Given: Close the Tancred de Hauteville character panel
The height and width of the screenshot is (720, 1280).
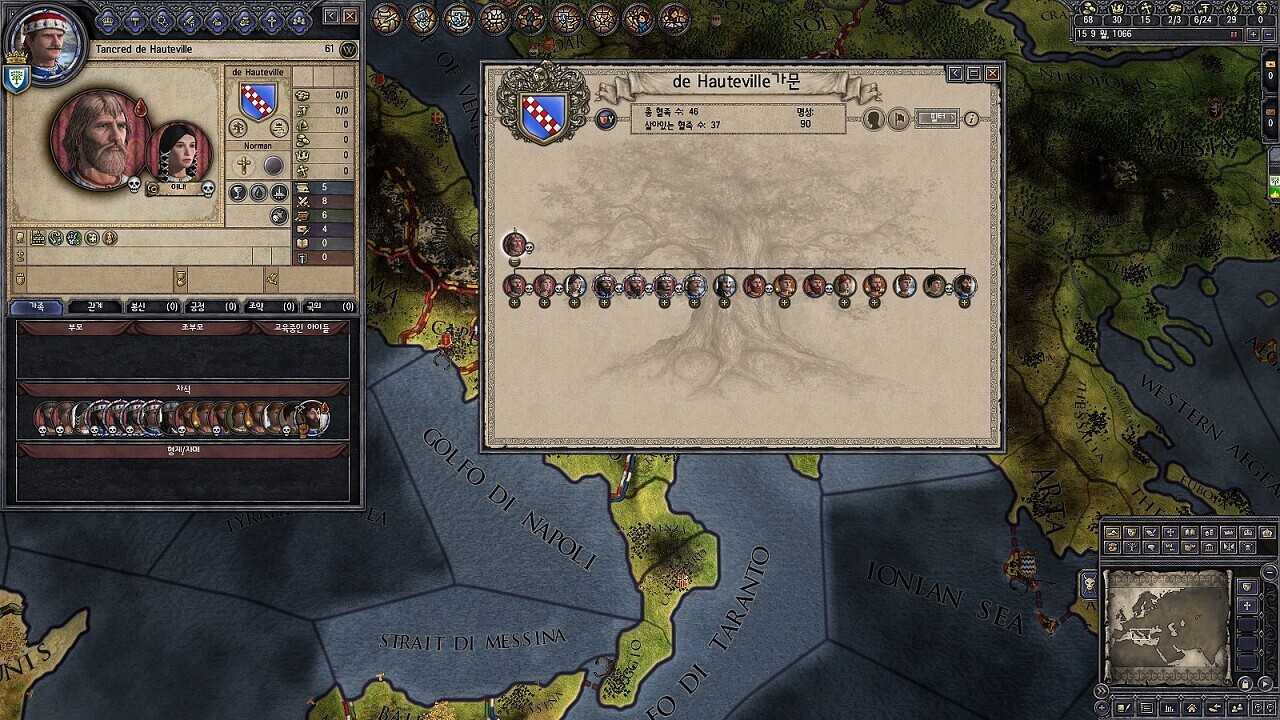Looking at the screenshot, I should [x=350, y=16].
